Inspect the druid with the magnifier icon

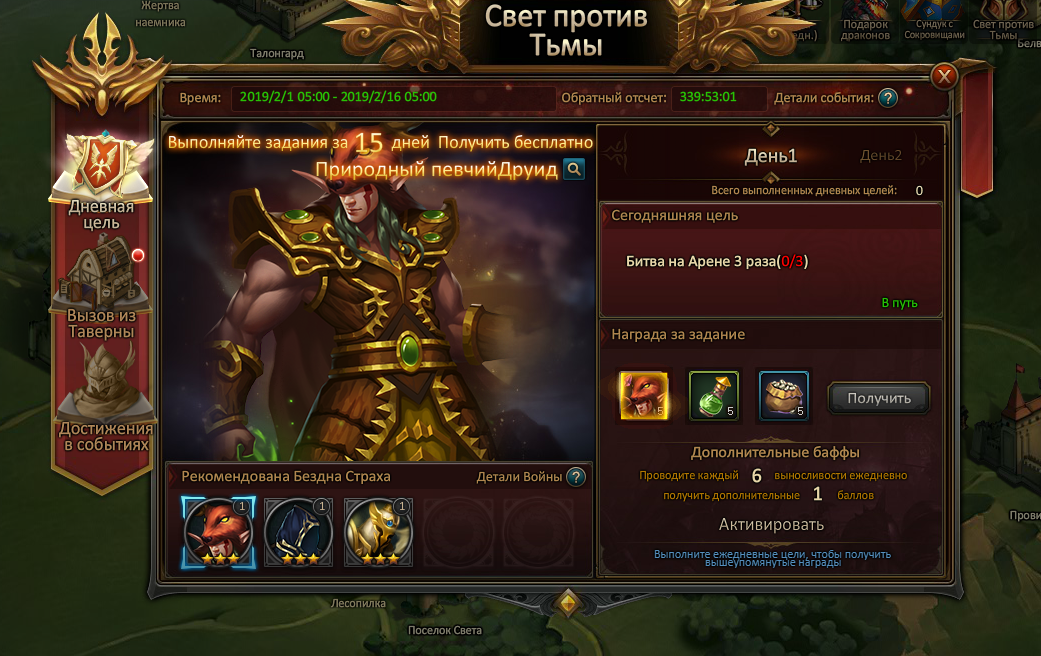coord(573,169)
